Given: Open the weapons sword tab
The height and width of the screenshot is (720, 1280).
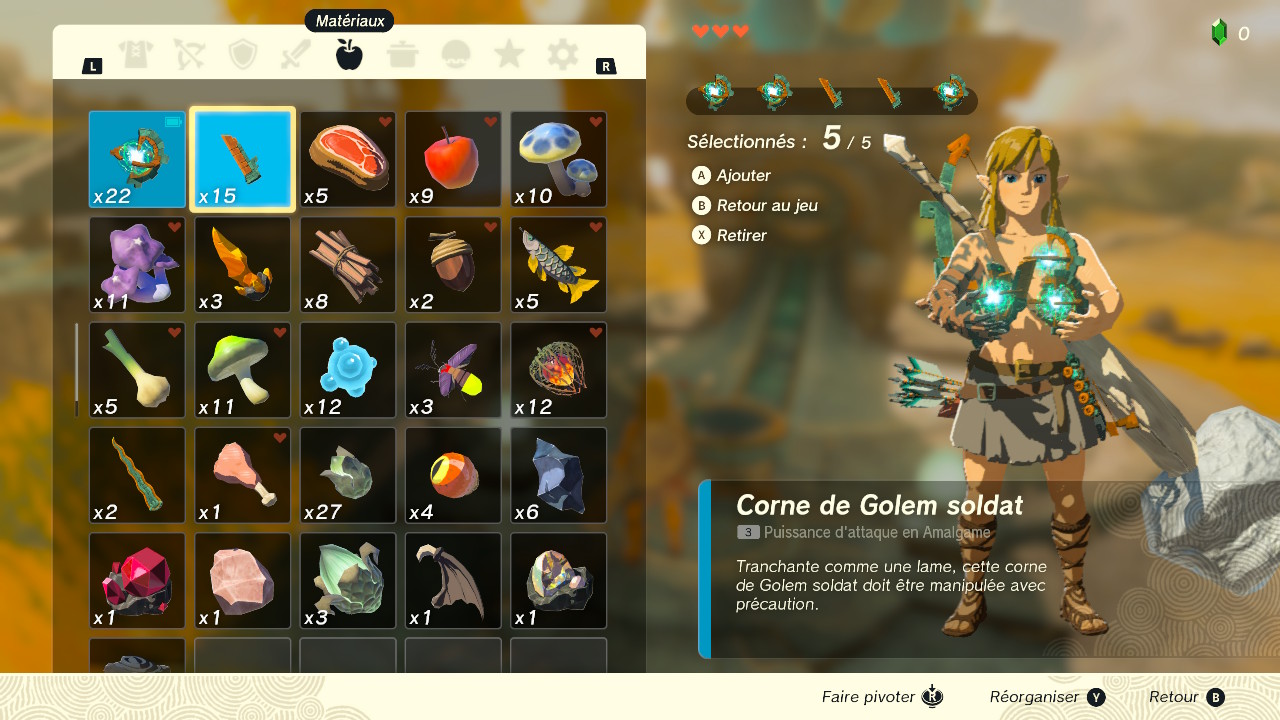Looking at the screenshot, I should pos(296,54).
